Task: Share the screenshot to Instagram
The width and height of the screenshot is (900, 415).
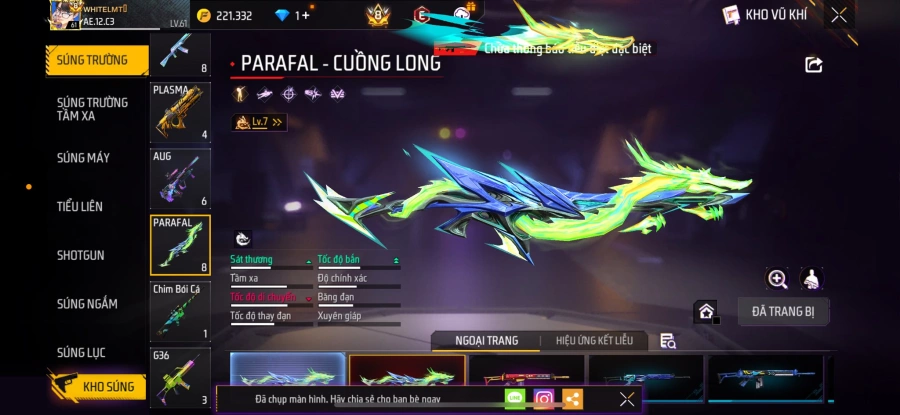Action: [x=544, y=399]
